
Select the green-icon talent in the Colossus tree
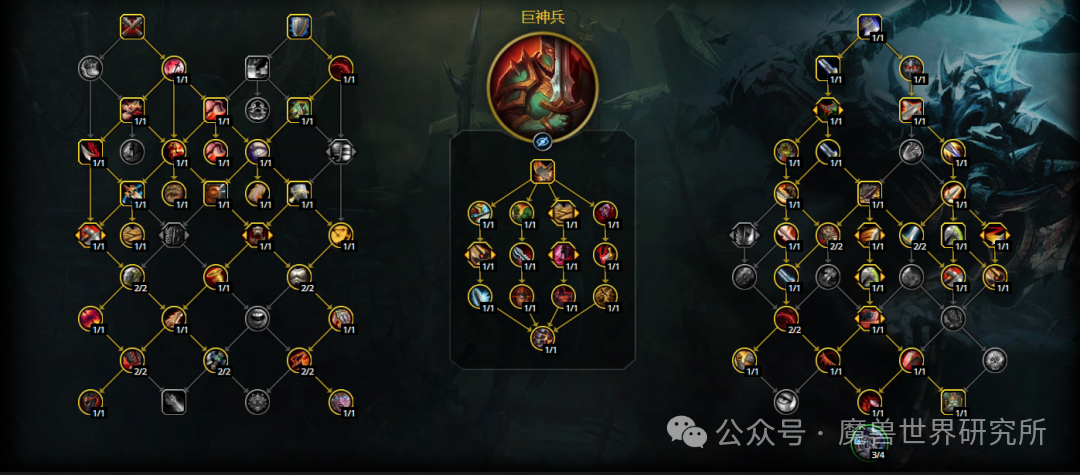[x=521, y=212]
